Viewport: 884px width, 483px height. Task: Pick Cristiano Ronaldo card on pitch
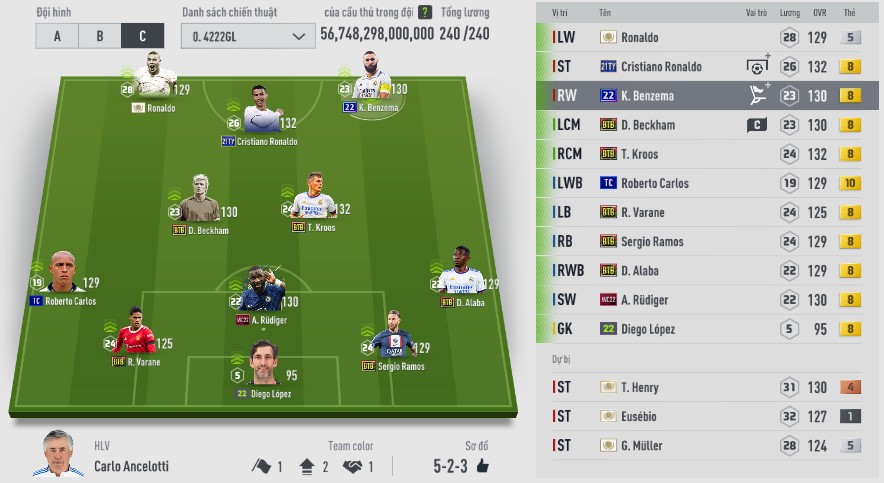pos(261,110)
